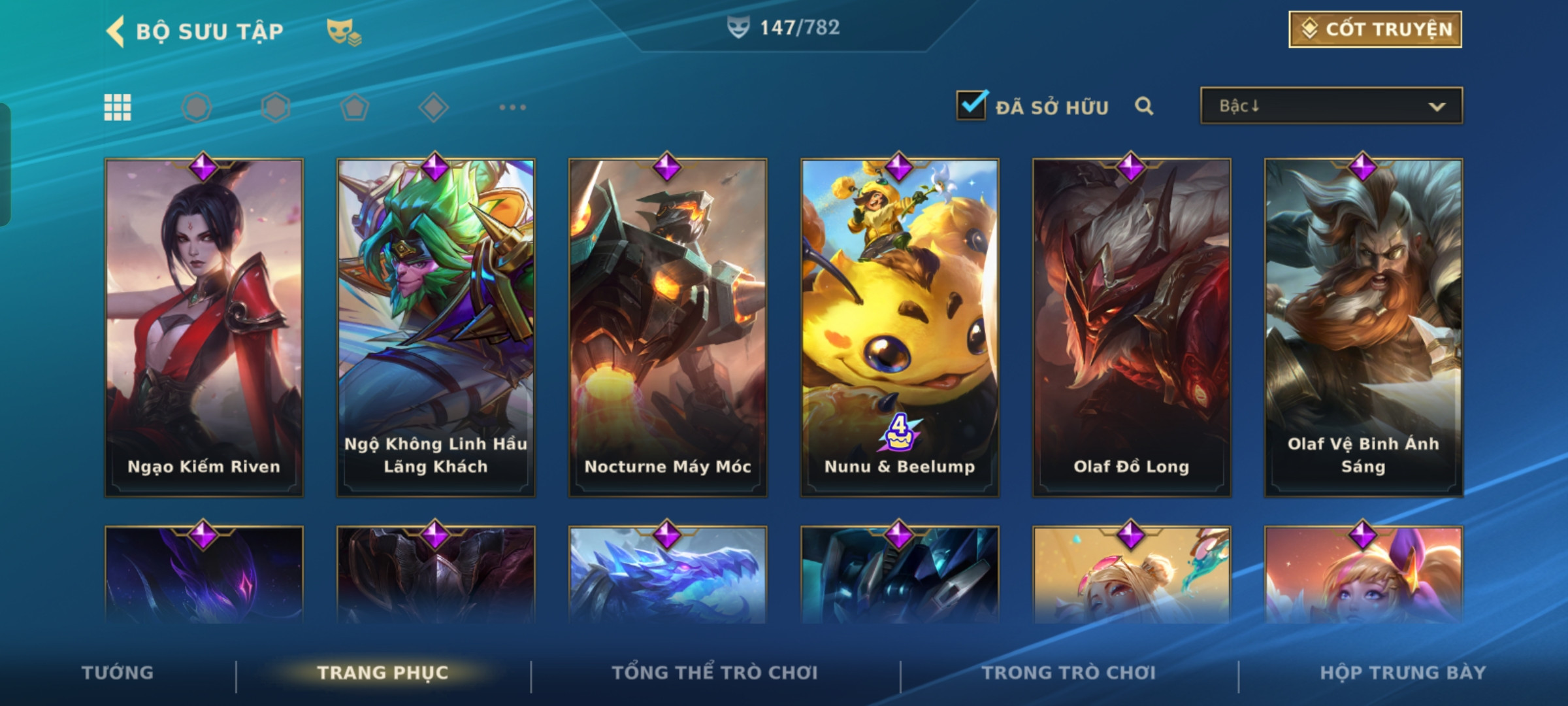Click the golden mask coins icon
The width and height of the screenshot is (1568, 706).
coord(344,31)
